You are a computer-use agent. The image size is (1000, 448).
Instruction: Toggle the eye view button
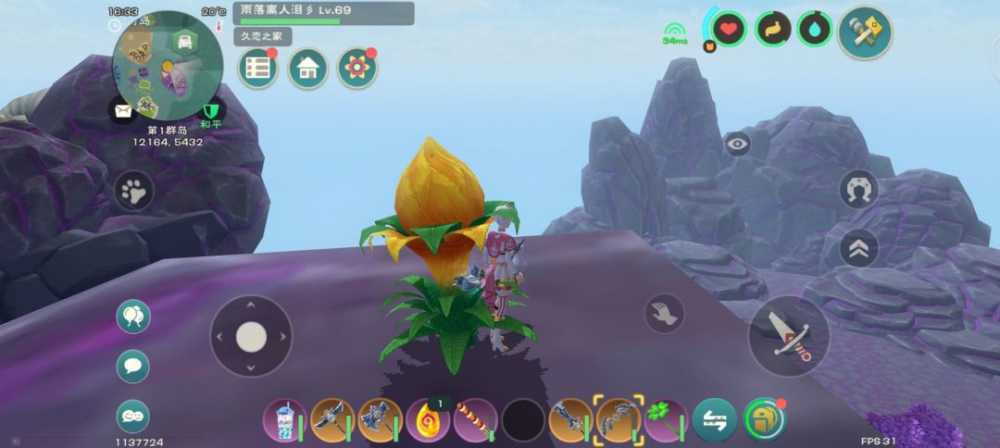(x=738, y=144)
